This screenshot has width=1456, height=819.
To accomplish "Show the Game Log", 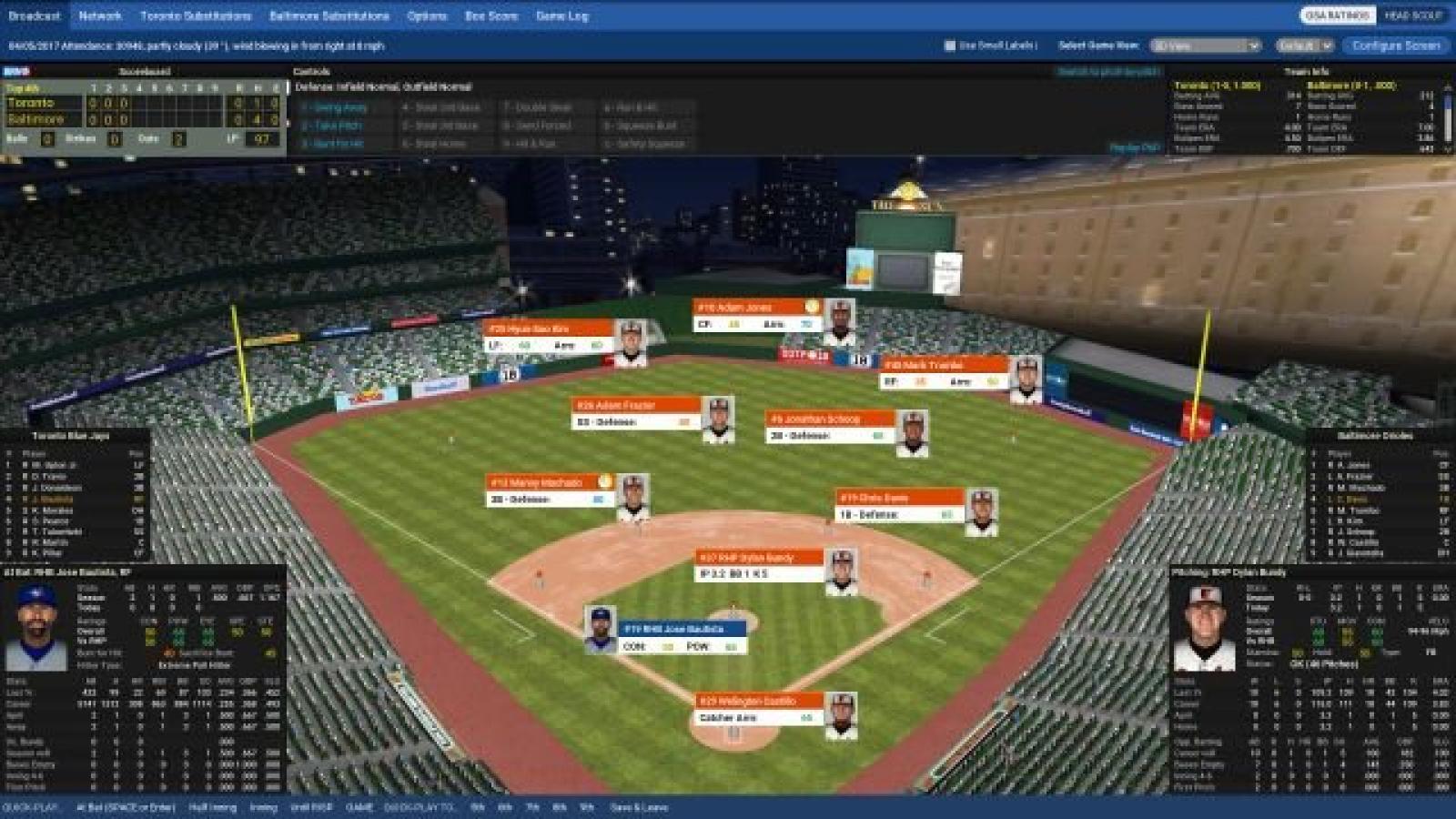I will point(562,15).
